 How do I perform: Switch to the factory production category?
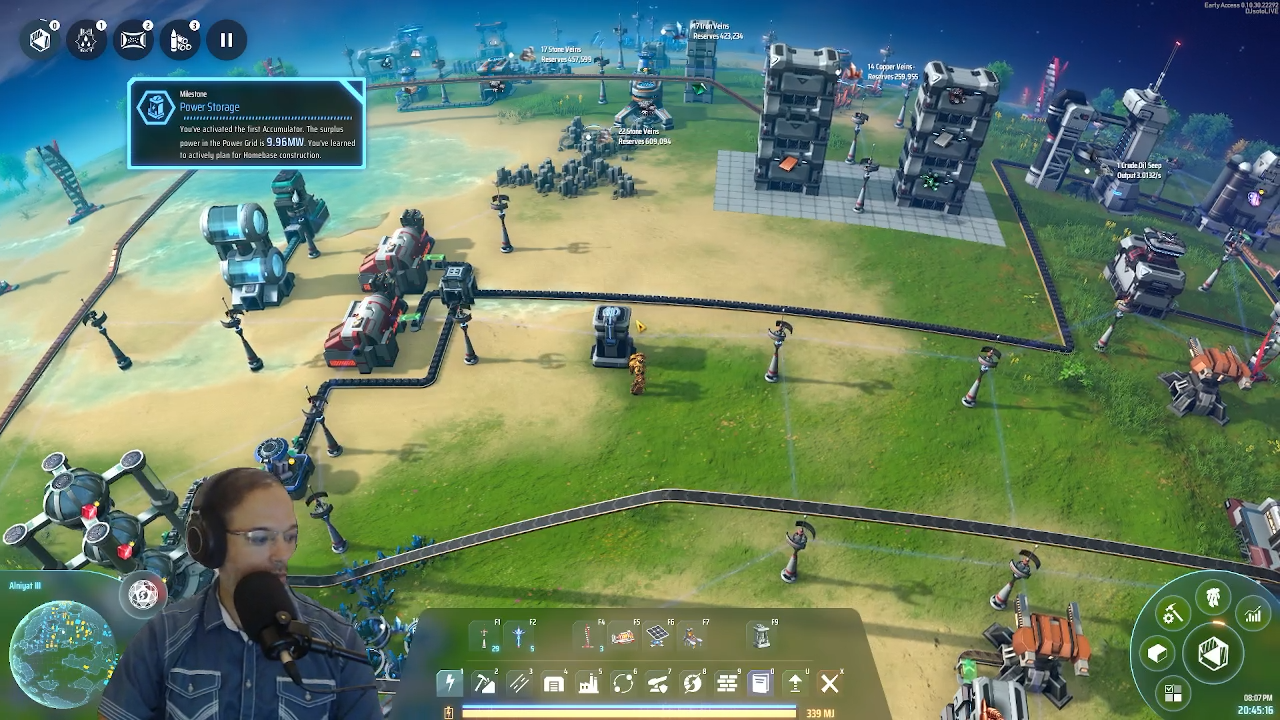point(588,683)
